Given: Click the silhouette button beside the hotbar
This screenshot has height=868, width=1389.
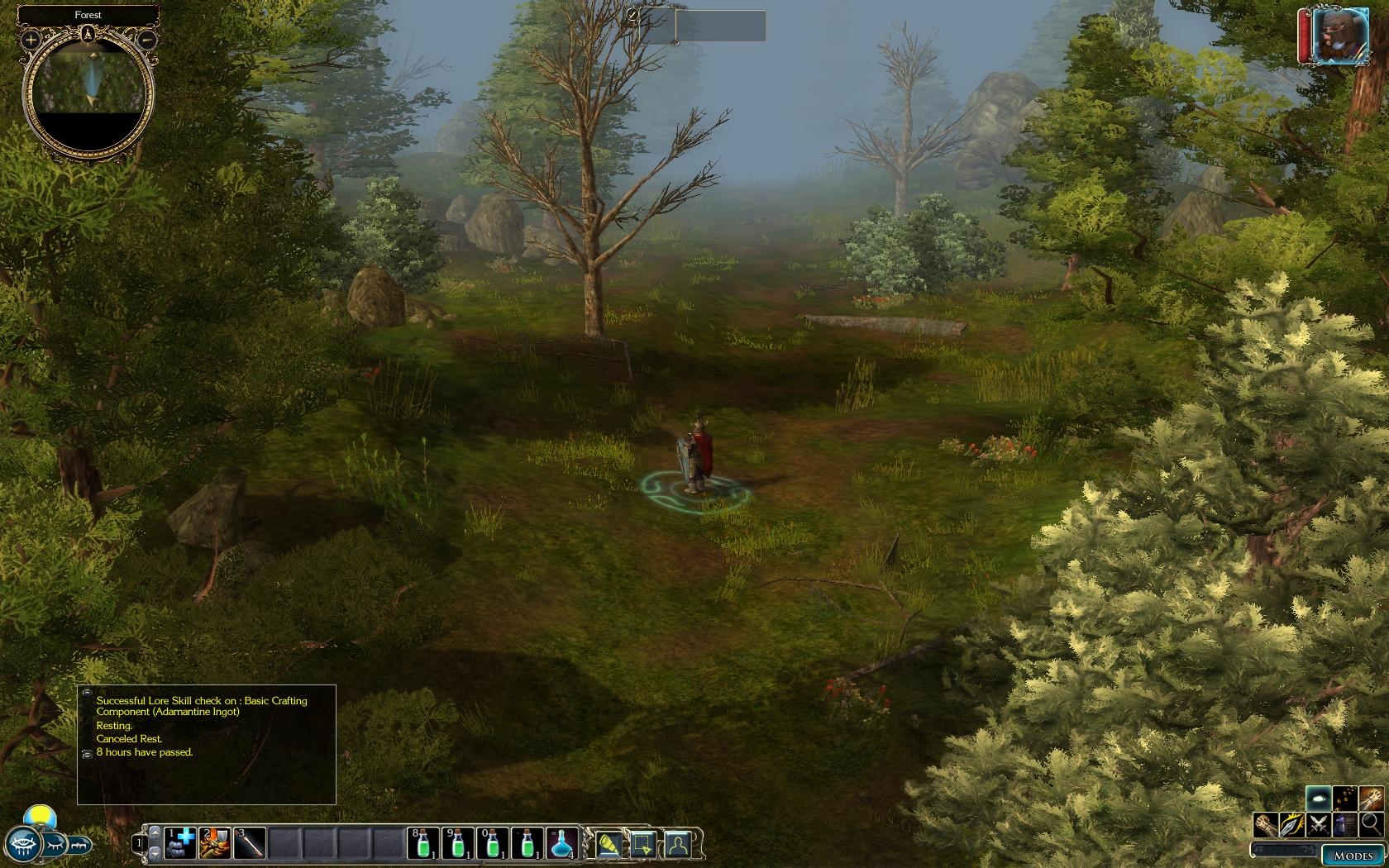Looking at the screenshot, I should [x=678, y=843].
